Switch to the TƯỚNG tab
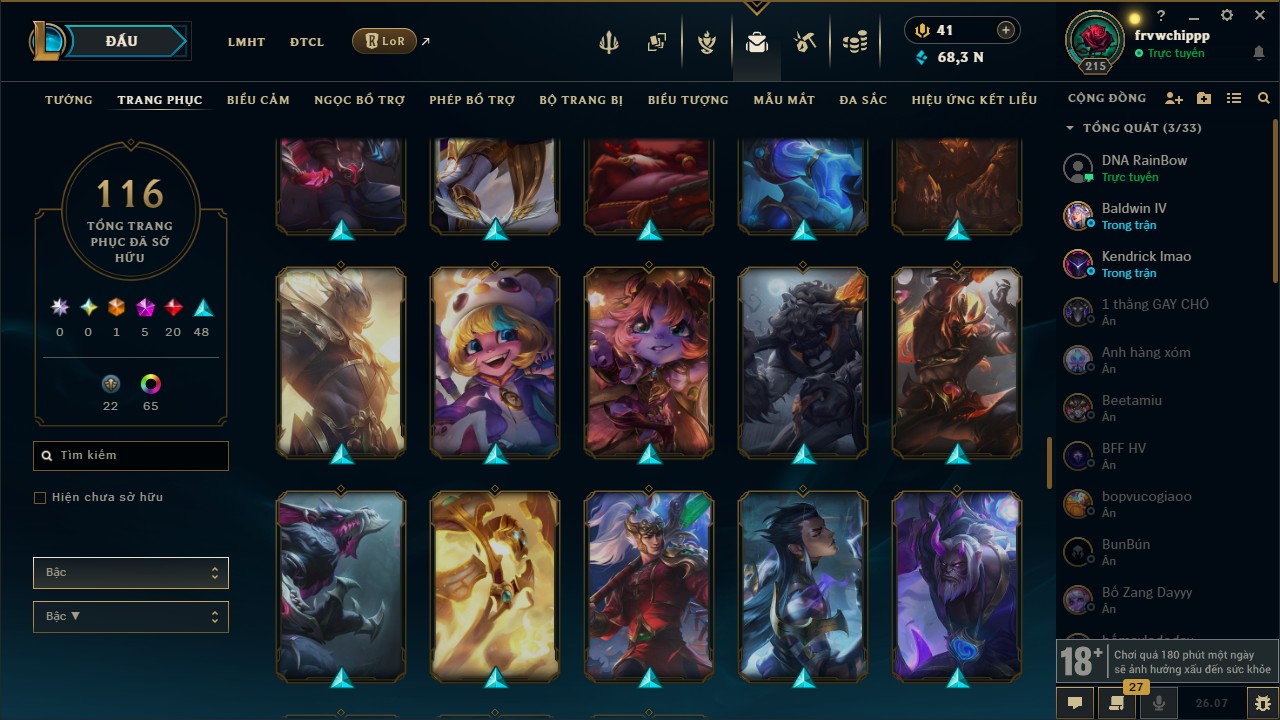 pos(69,100)
